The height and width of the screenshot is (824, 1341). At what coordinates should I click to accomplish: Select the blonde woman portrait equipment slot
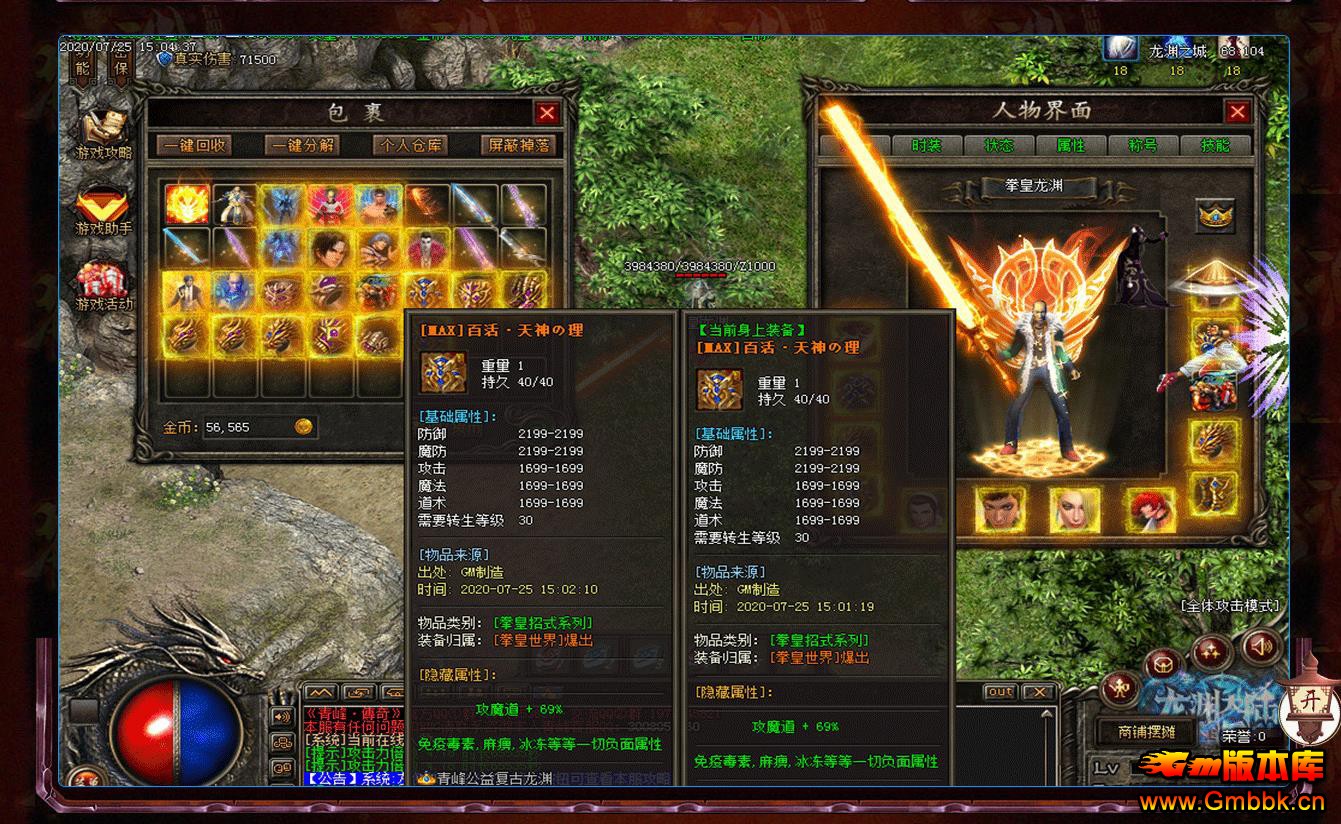(1074, 510)
